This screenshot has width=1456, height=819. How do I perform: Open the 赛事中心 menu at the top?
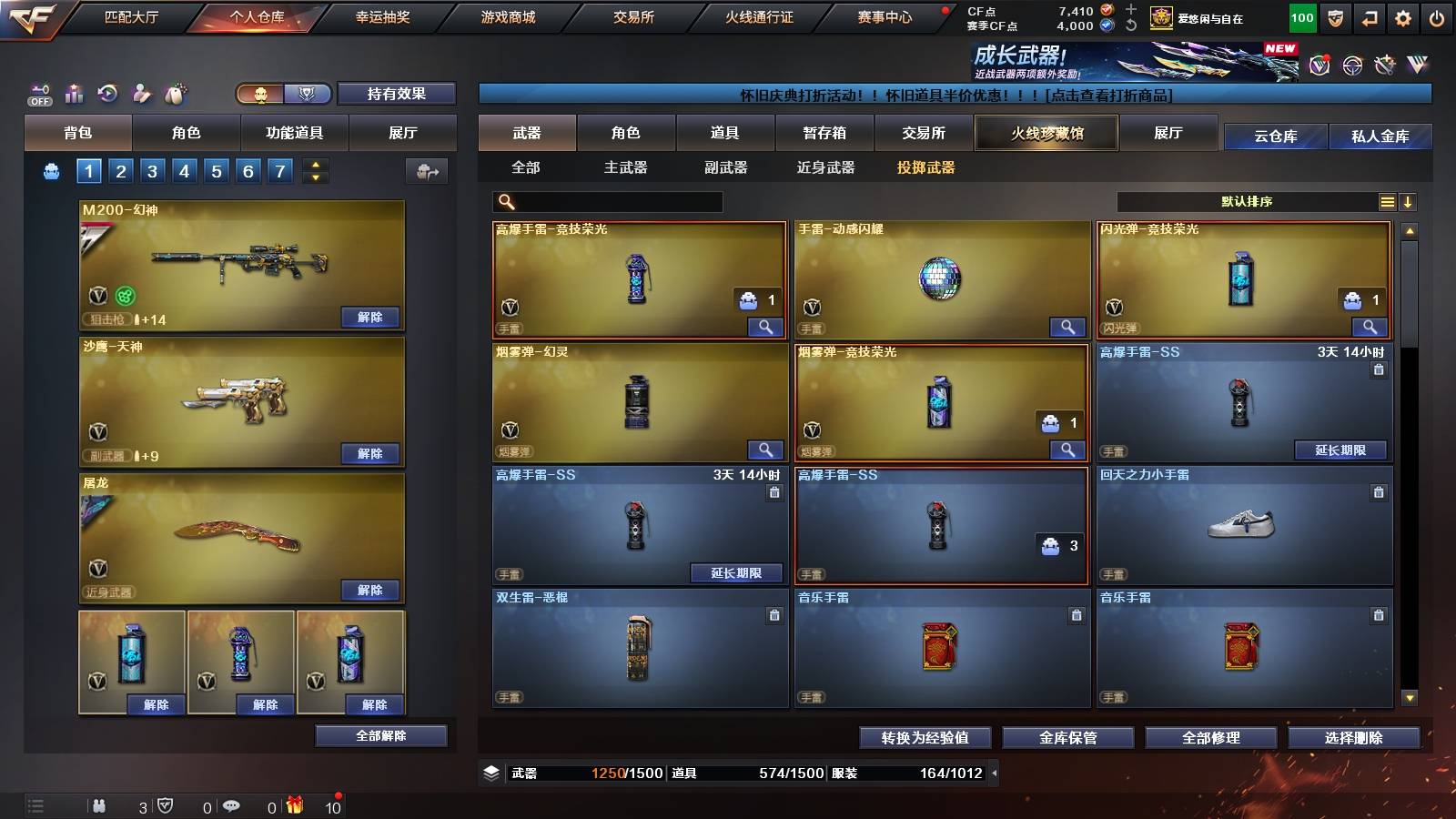point(886,16)
